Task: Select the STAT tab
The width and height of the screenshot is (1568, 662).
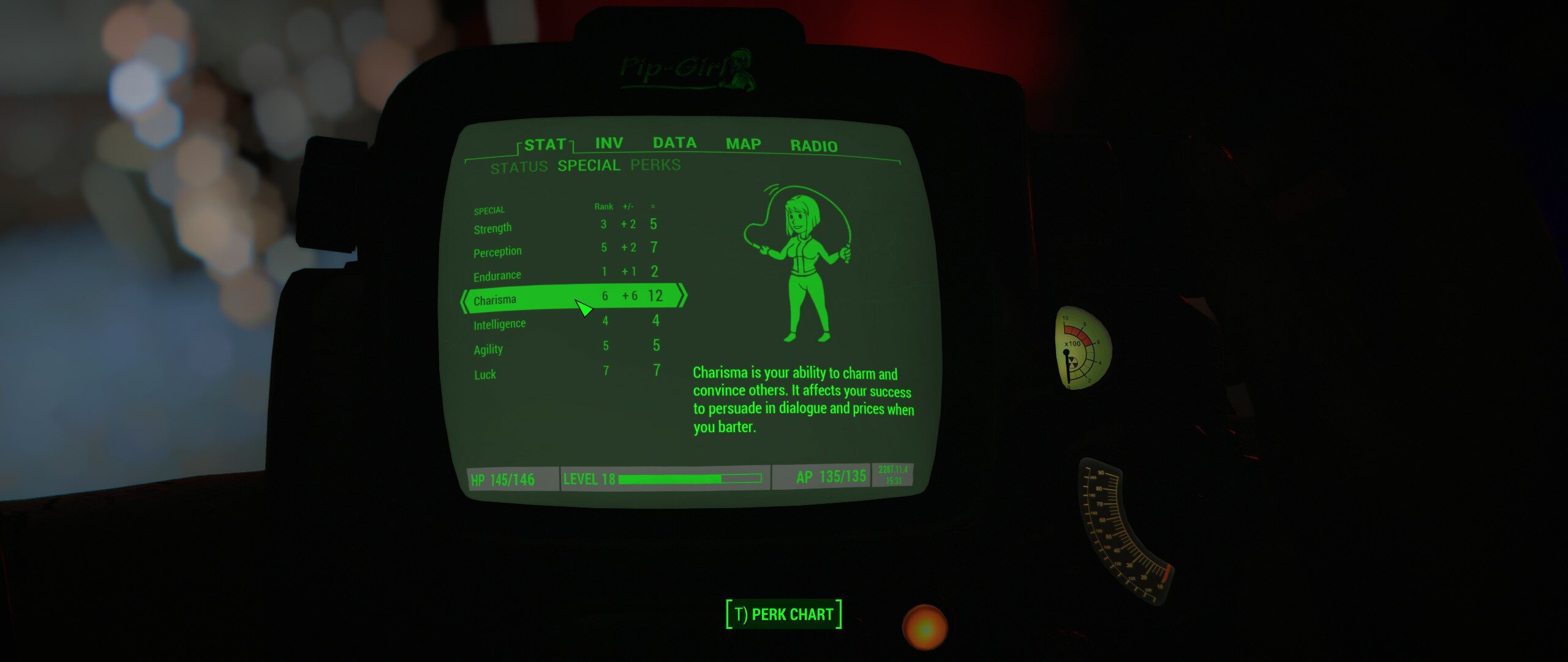Action: point(545,145)
